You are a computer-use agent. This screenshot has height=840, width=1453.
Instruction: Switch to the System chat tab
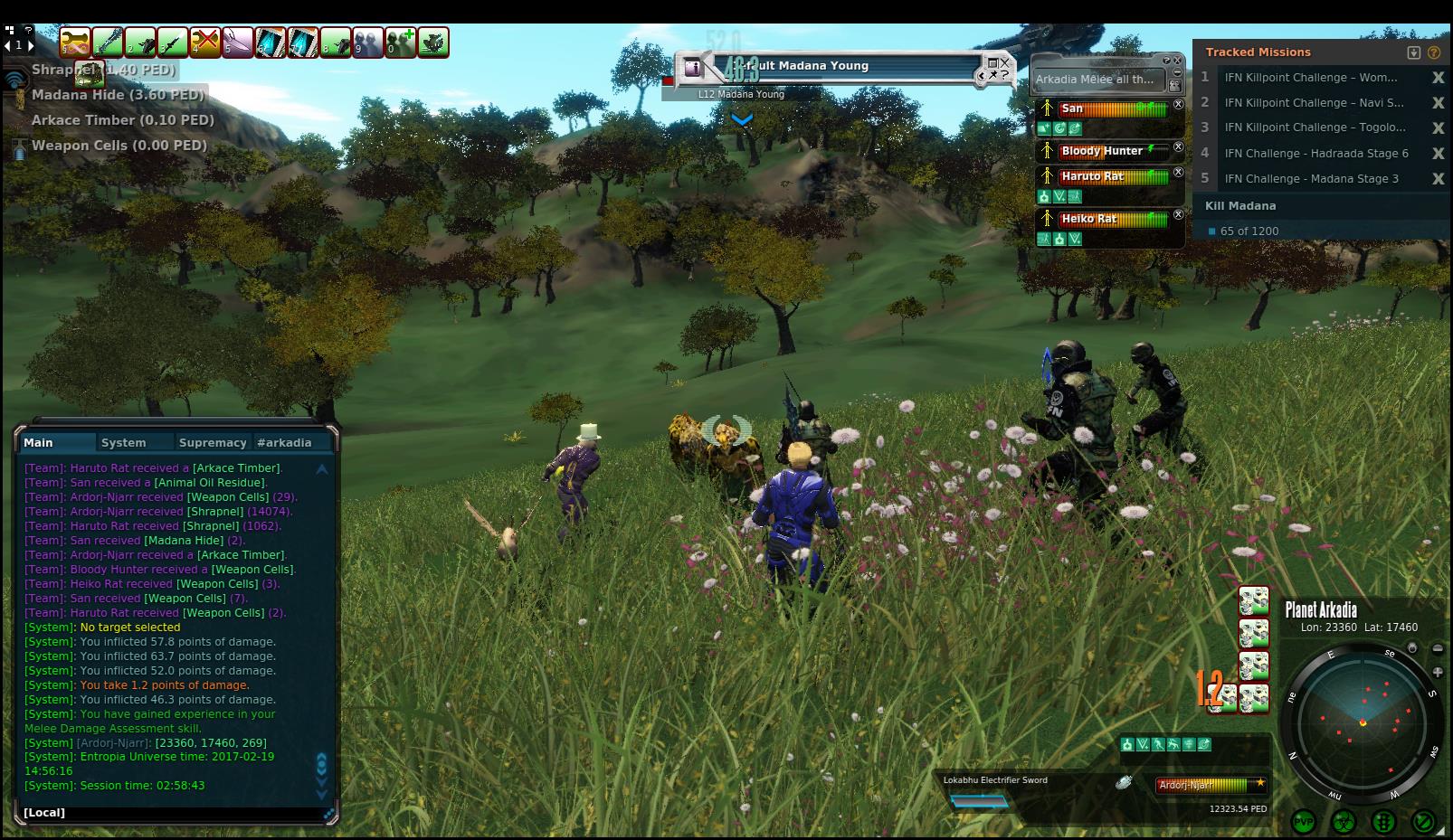pos(124,442)
